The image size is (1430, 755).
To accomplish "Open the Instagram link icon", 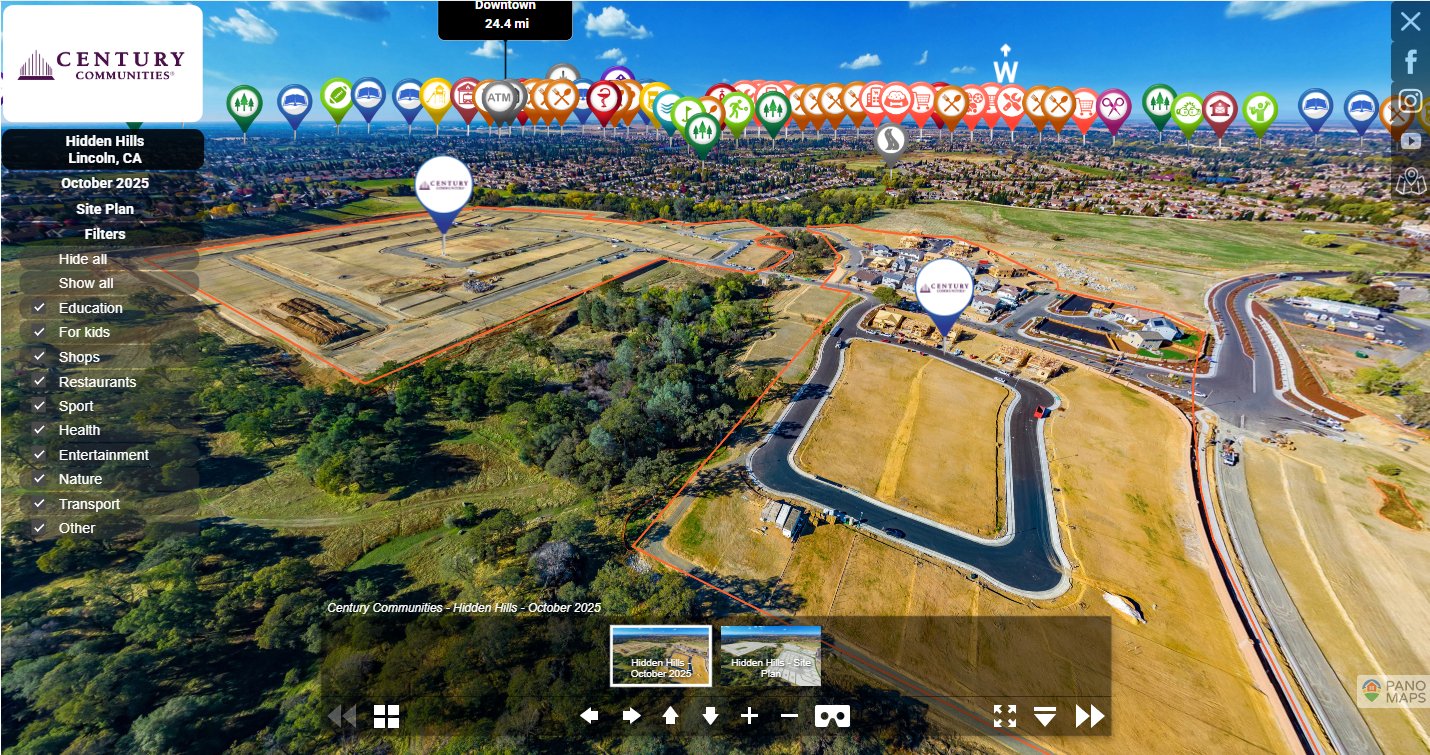I will (x=1410, y=101).
